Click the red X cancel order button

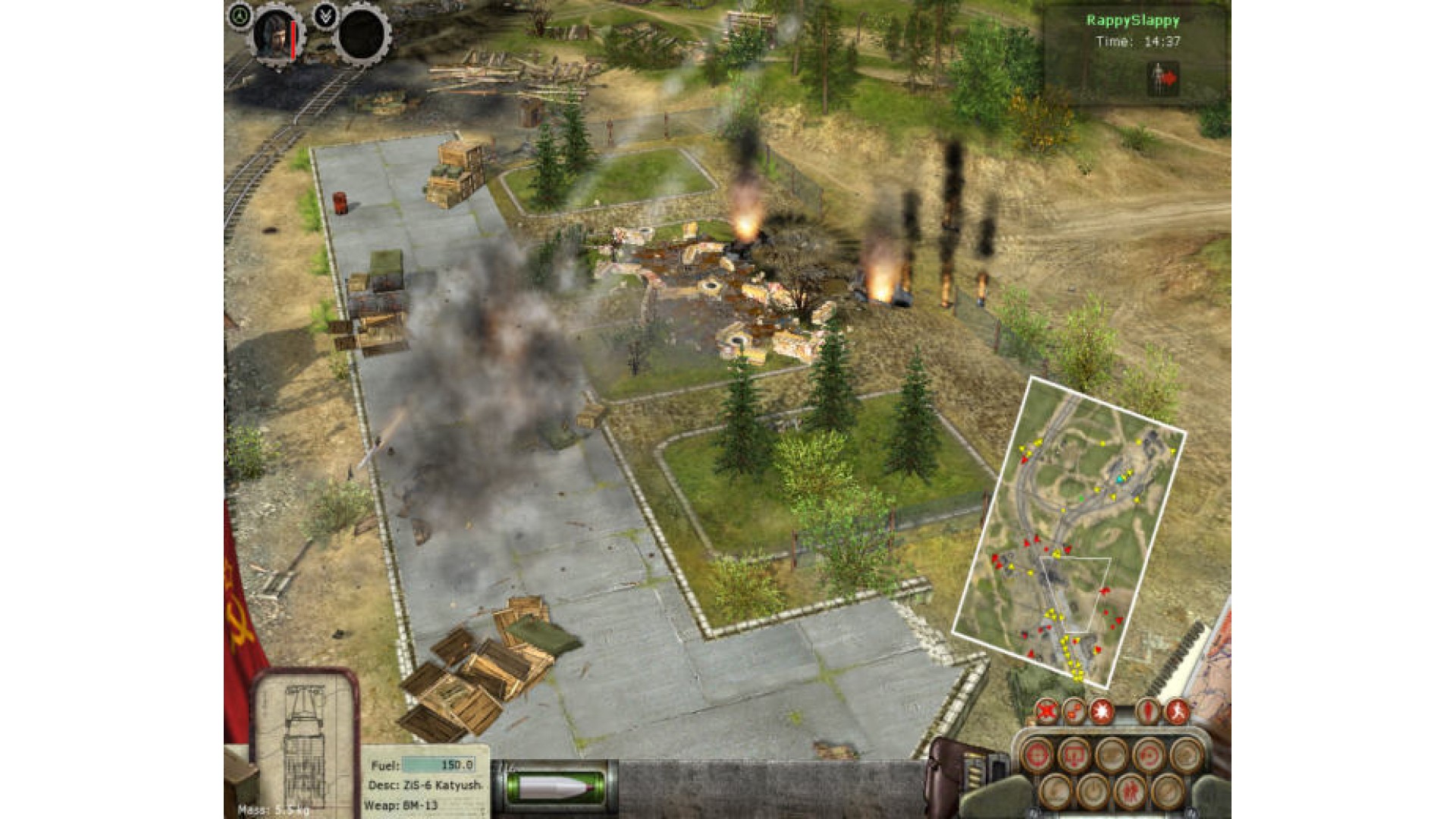[x=1047, y=711]
